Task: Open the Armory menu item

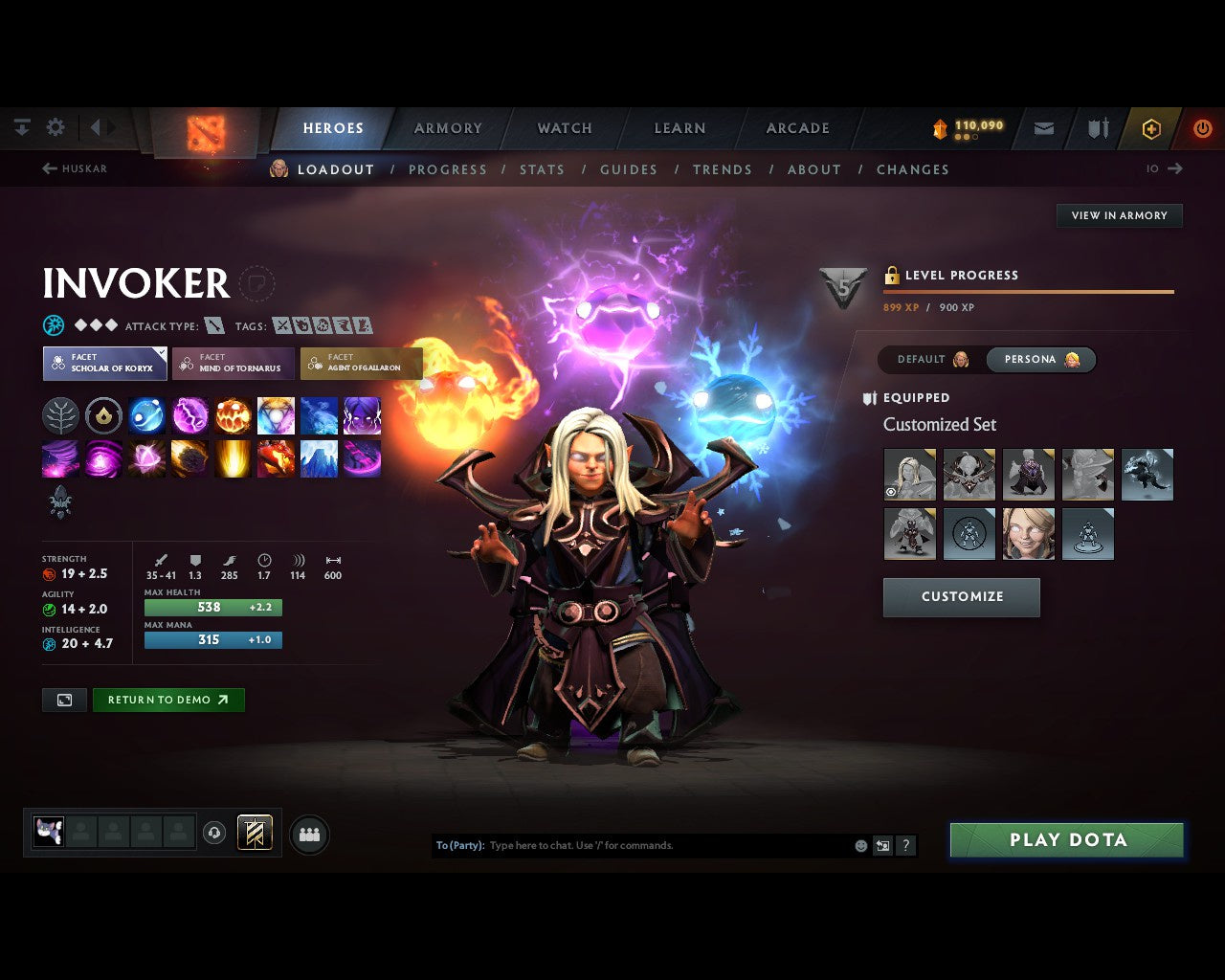Action: point(447,127)
